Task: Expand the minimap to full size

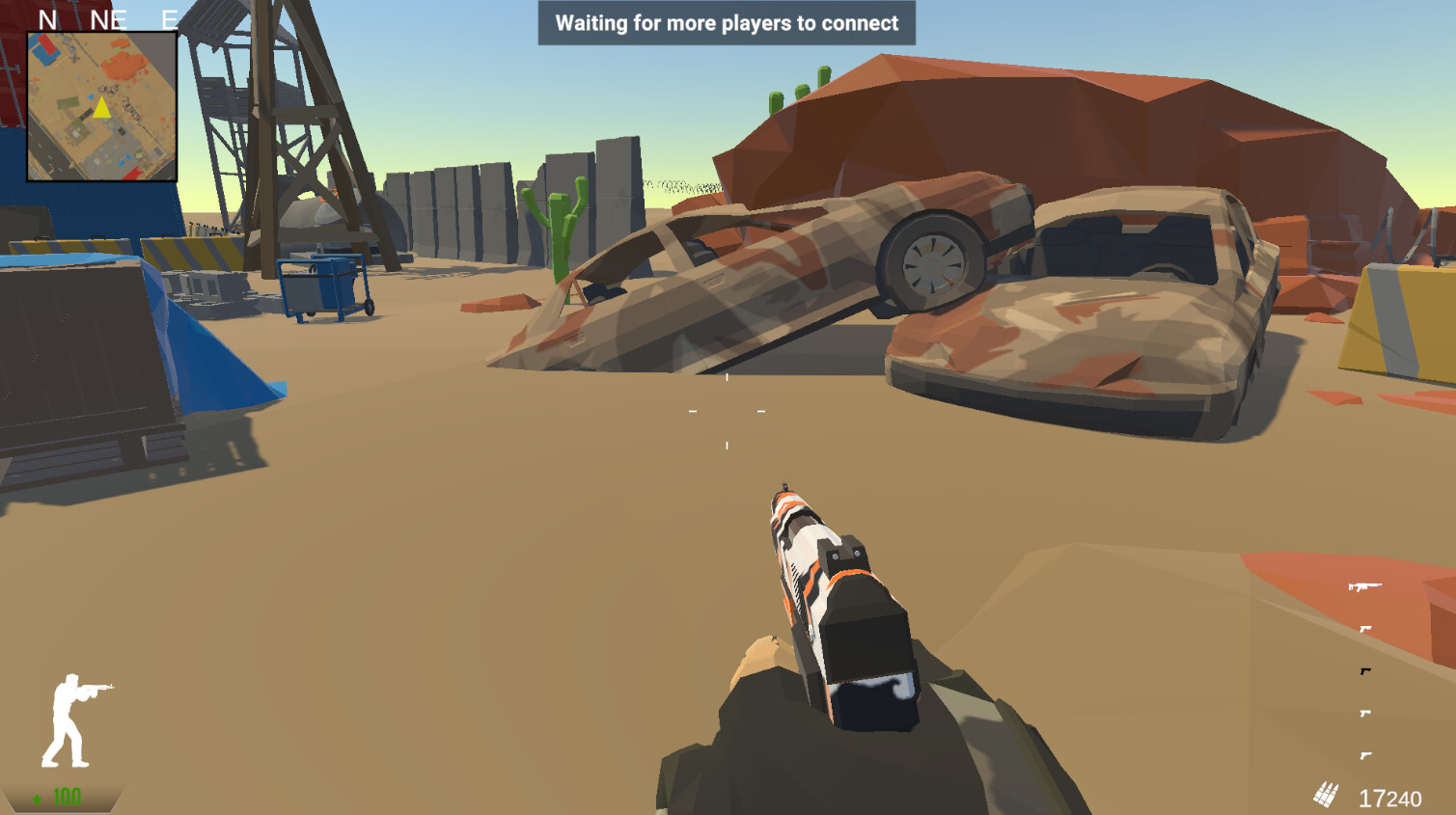Action: point(100,104)
